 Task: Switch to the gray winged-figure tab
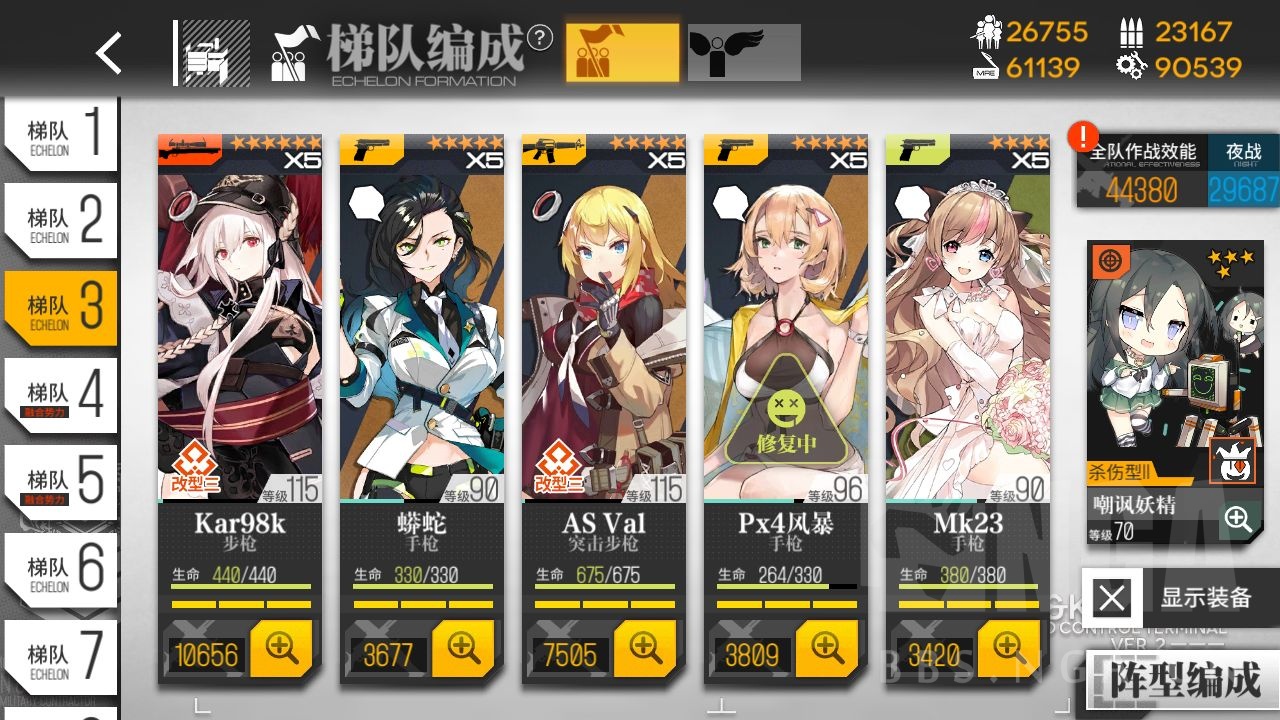tap(744, 53)
